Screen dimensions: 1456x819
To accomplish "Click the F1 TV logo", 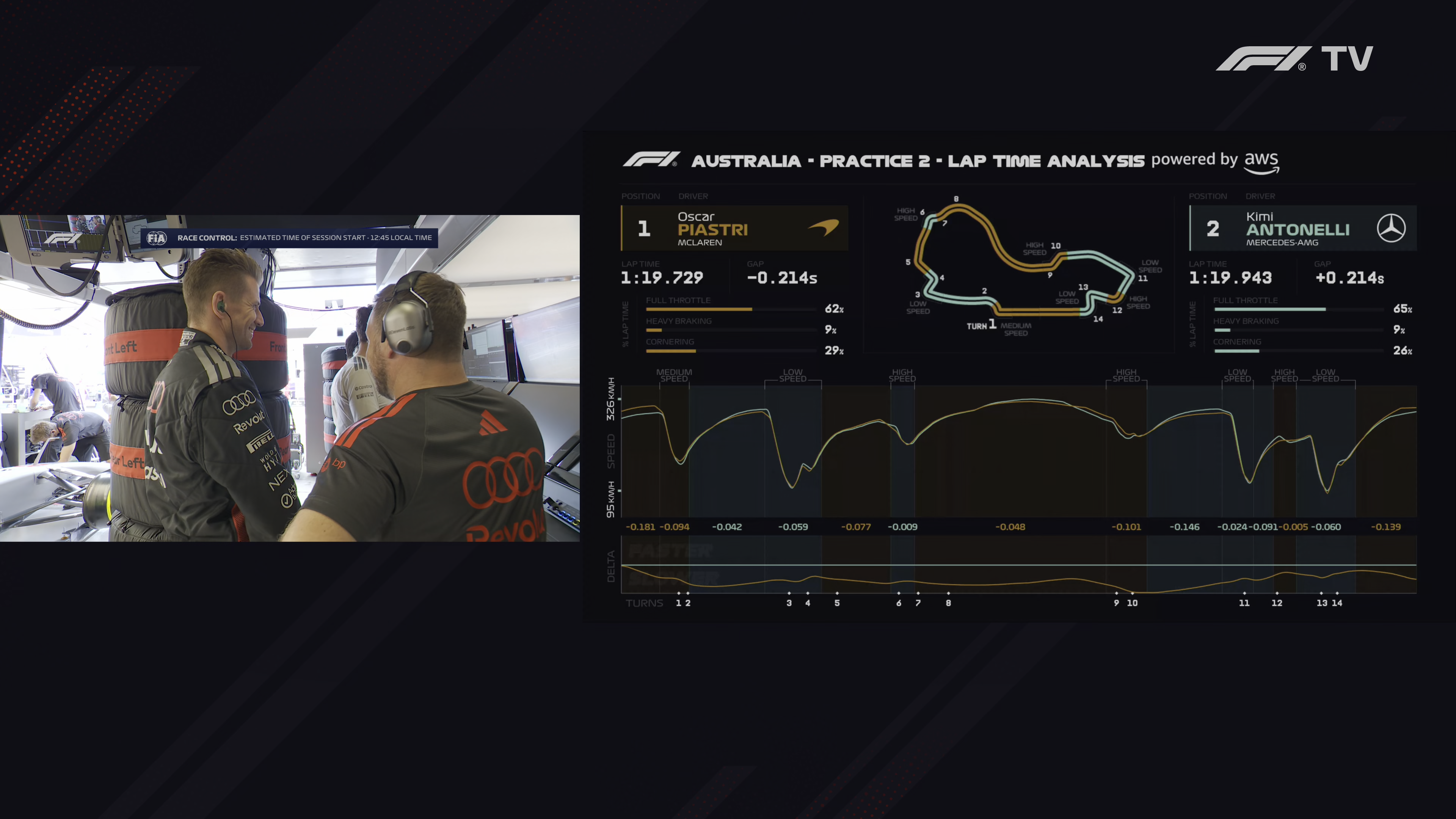I will point(1294,59).
